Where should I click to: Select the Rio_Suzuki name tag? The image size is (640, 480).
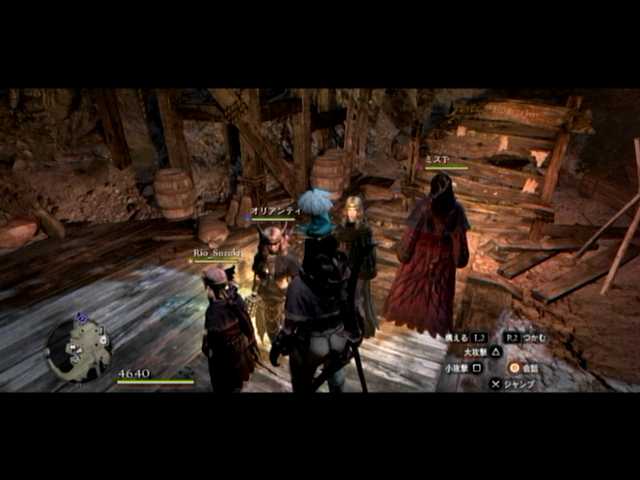click(x=217, y=254)
